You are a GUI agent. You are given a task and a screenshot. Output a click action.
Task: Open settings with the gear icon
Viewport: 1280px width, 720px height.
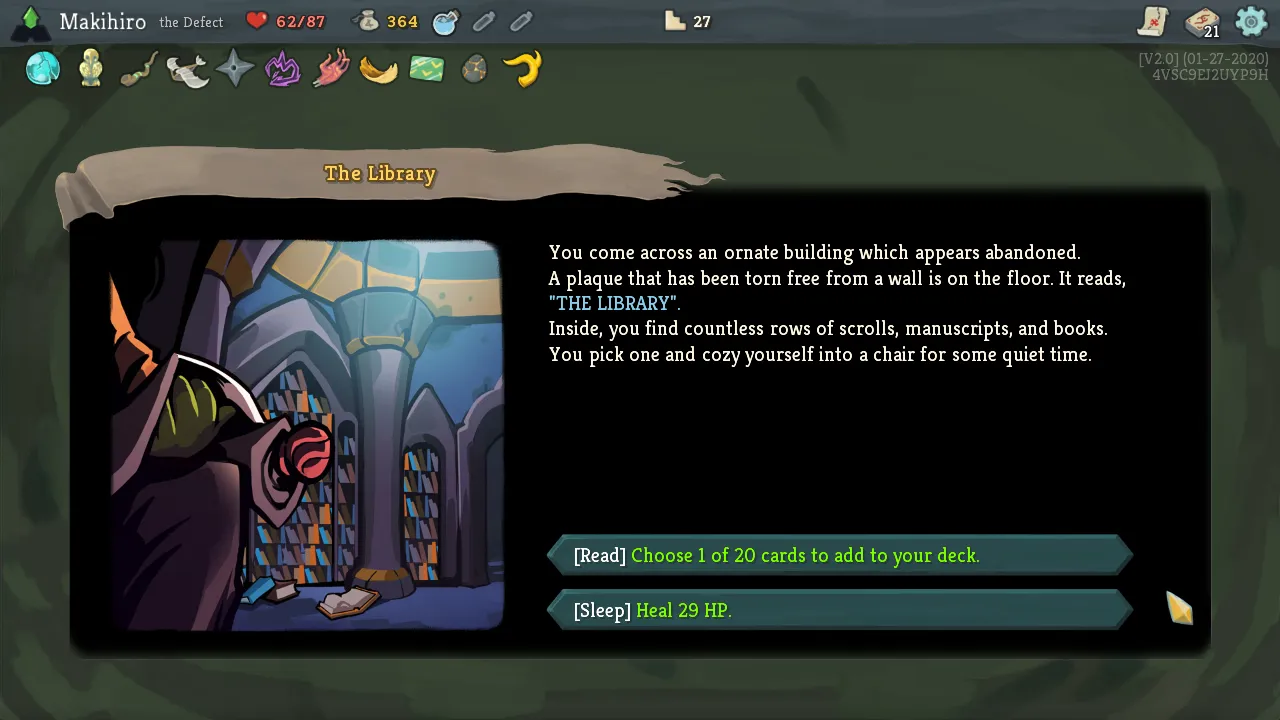click(1251, 21)
